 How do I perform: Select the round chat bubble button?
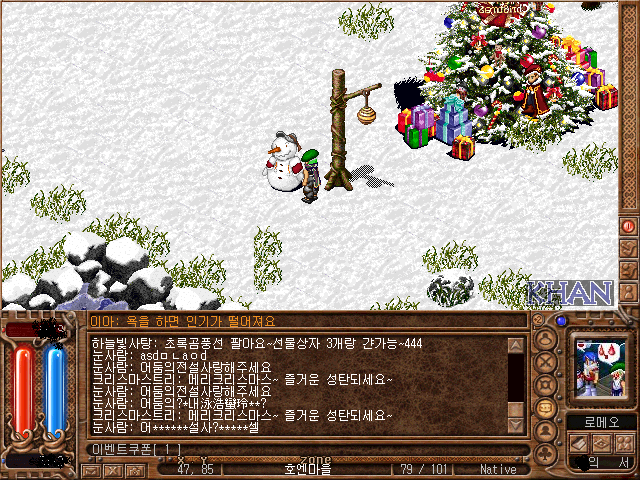547,408
